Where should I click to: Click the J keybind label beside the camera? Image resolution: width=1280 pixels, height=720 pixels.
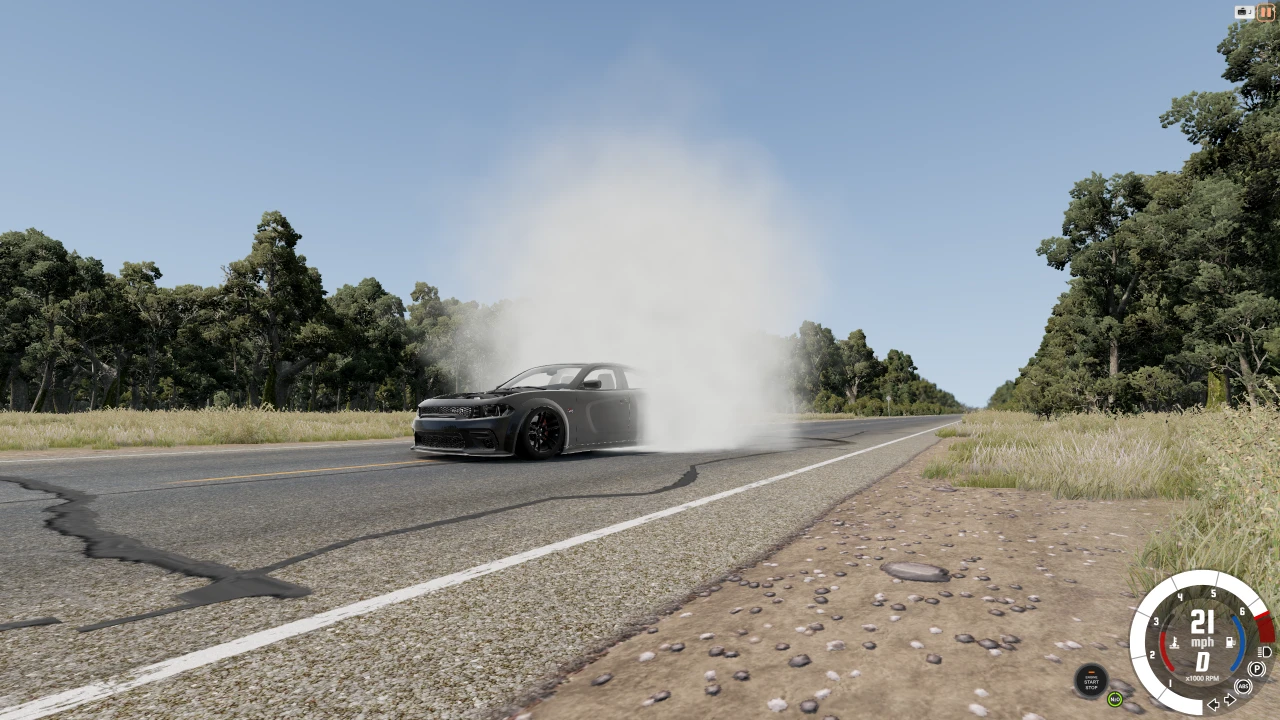[x=1250, y=11]
